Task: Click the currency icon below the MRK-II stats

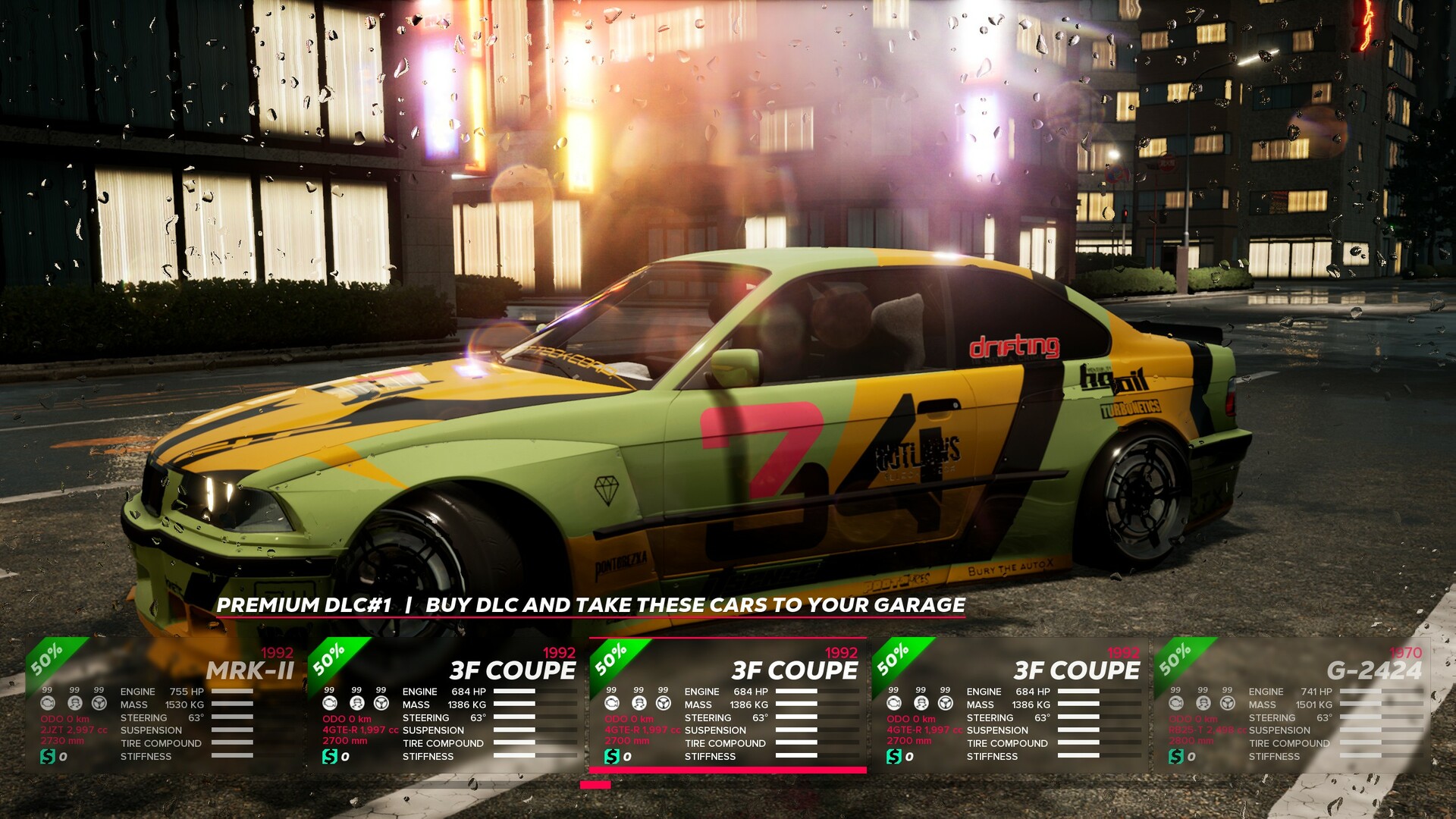Action: click(47, 756)
